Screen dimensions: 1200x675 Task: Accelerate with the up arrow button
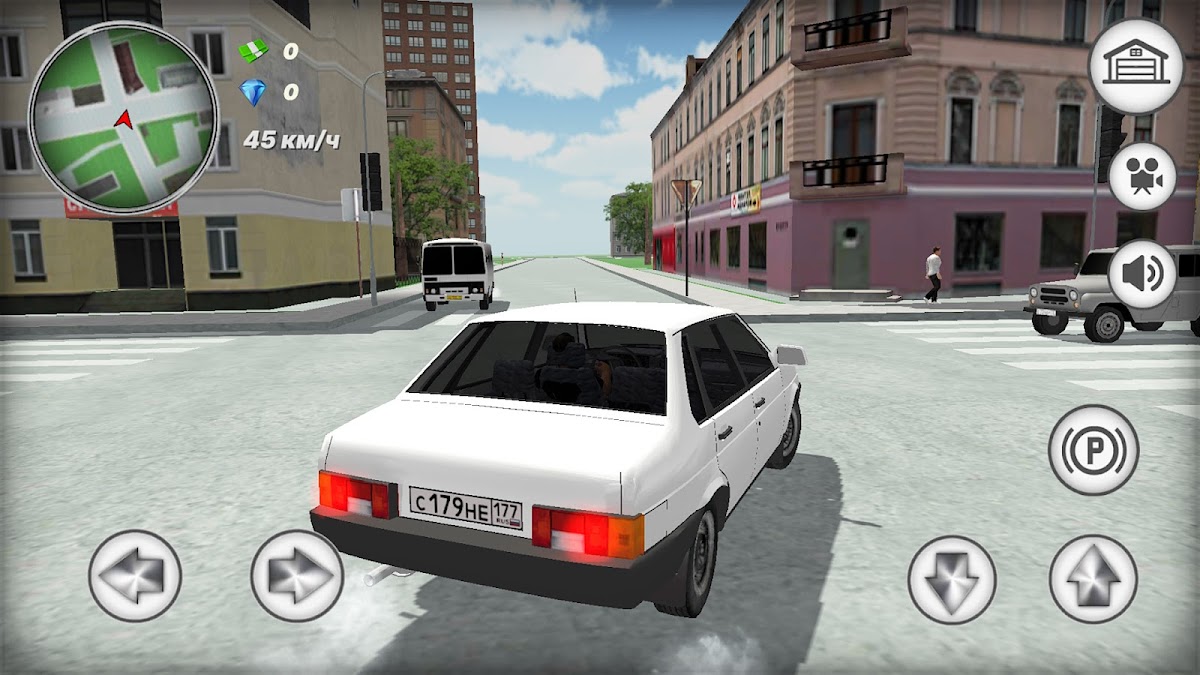tap(1093, 579)
